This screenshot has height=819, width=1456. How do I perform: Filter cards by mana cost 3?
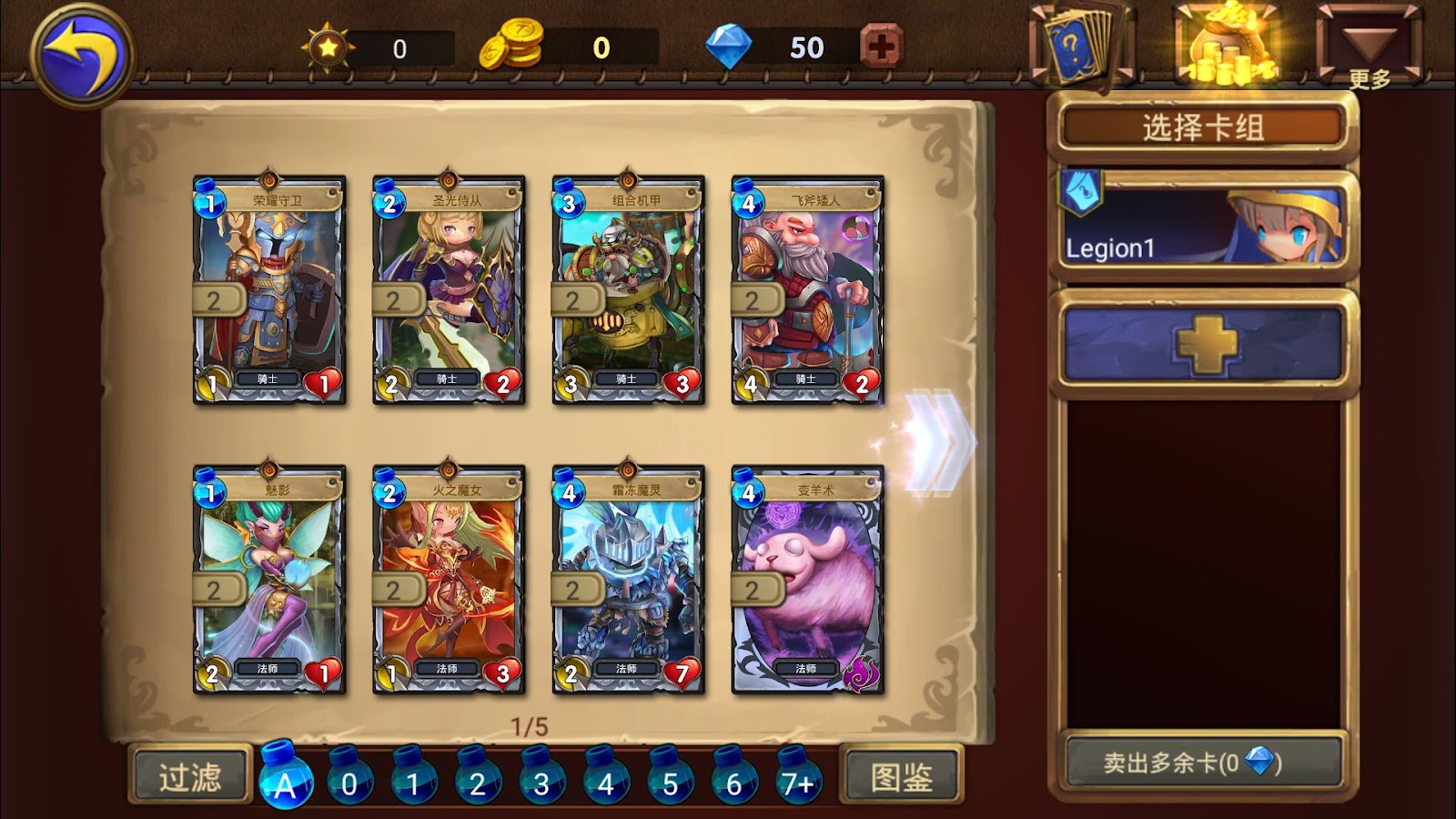pos(541,780)
